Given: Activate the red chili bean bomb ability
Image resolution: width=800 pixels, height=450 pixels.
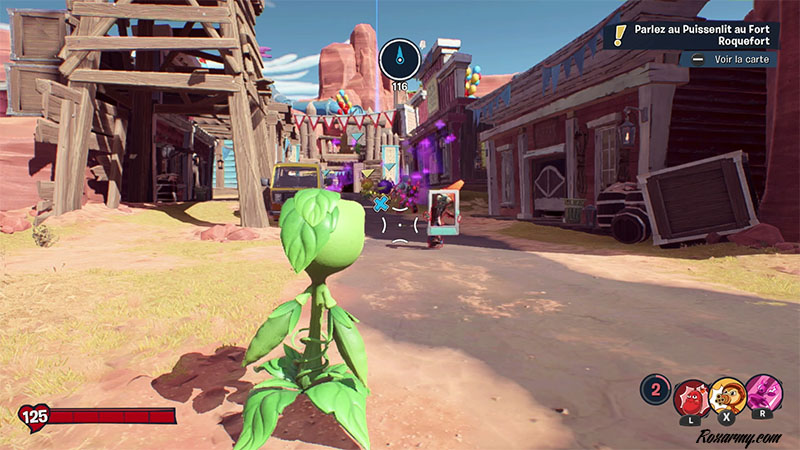Looking at the screenshot, I should coord(690,397).
